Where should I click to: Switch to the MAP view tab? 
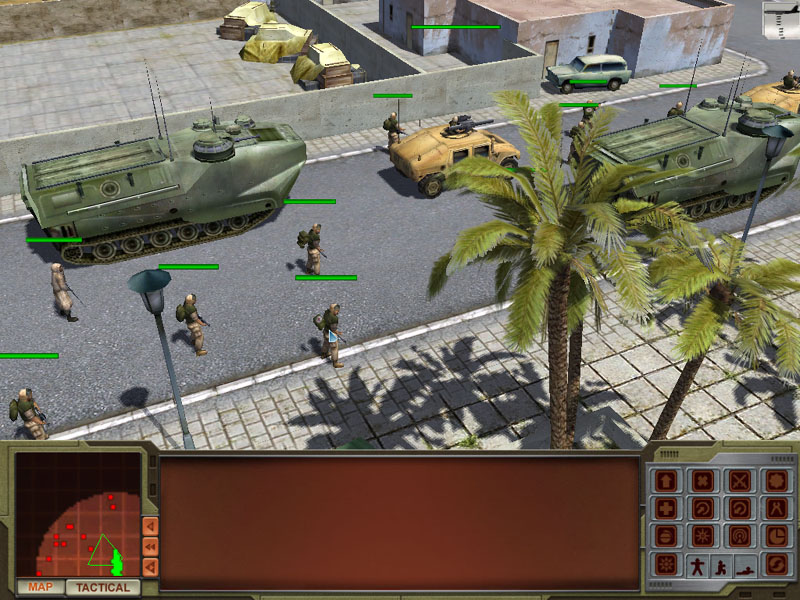[40, 587]
